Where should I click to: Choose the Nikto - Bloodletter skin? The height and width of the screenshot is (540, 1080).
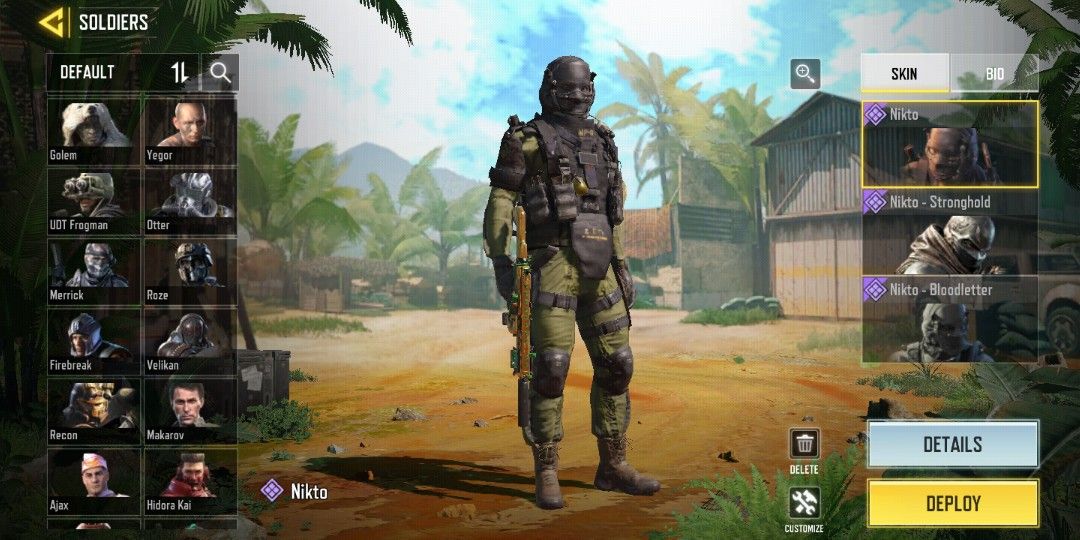click(x=950, y=320)
